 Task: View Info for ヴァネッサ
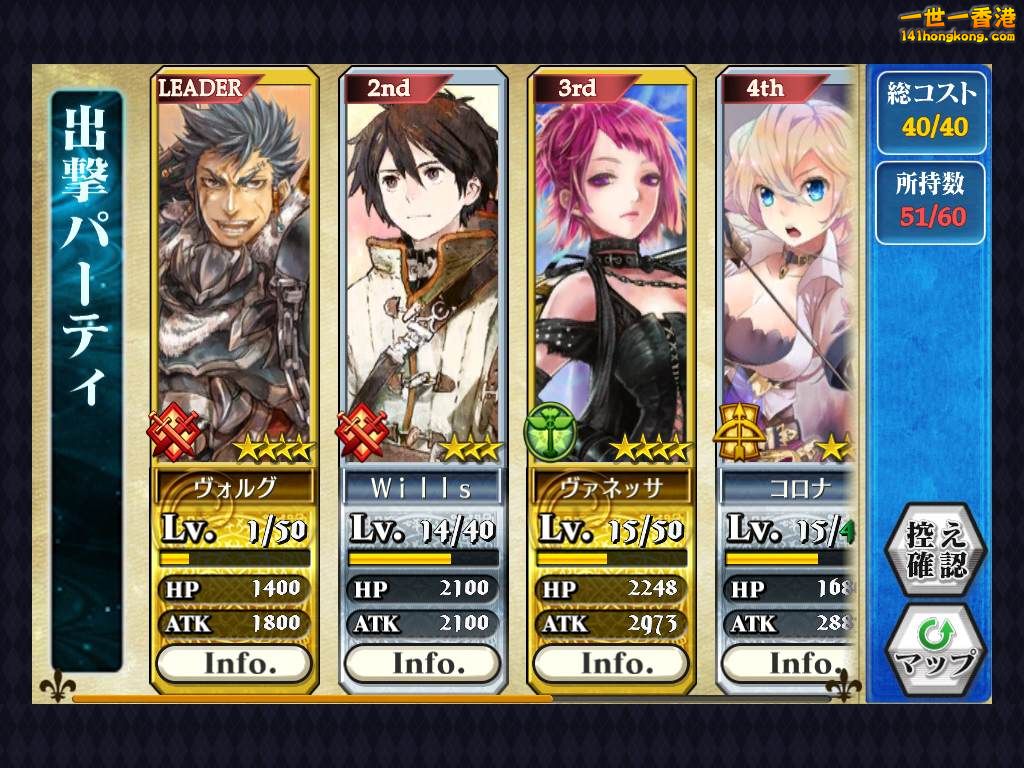[x=611, y=662]
